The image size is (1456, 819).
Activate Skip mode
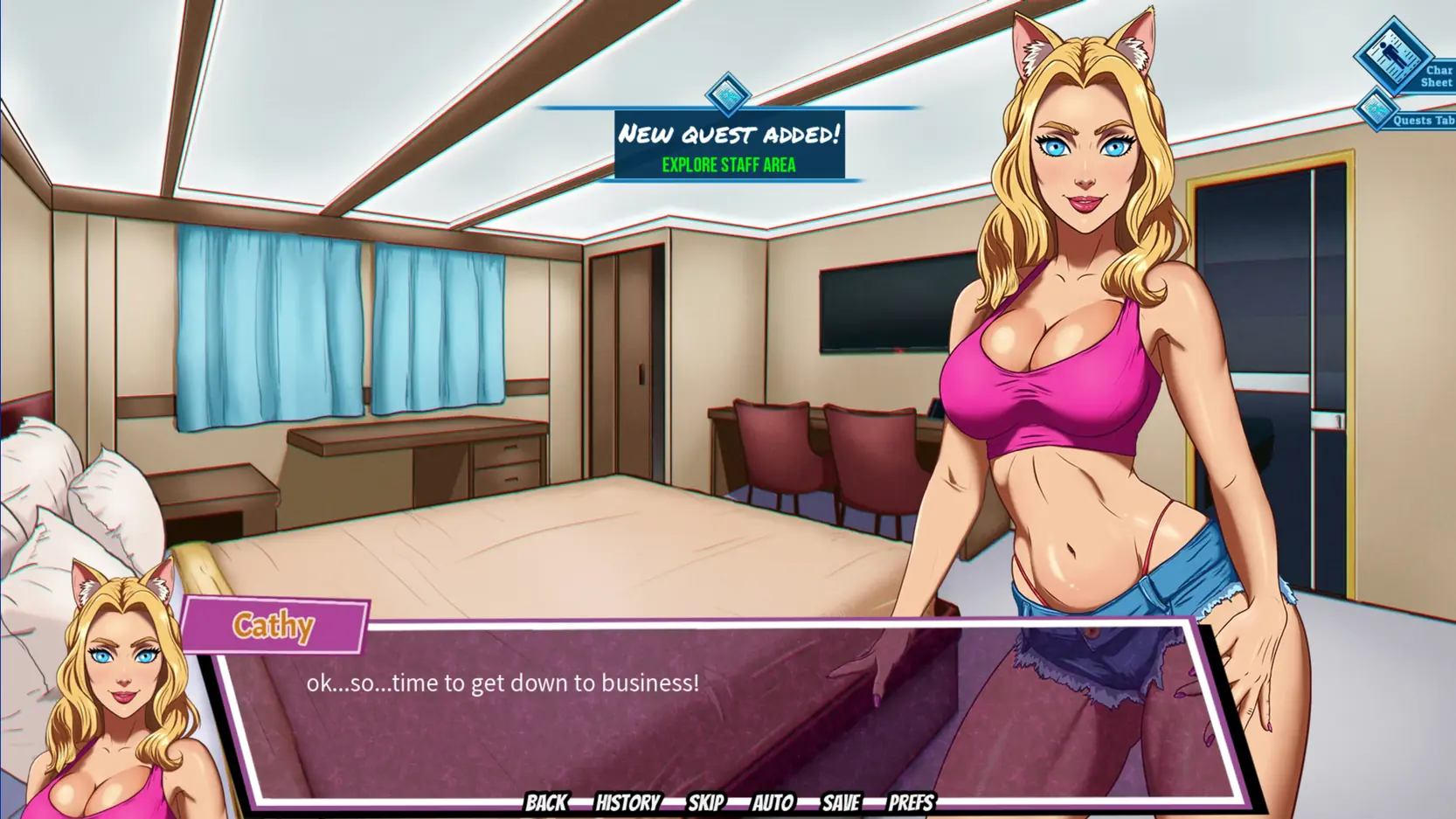[x=705, y=802]
